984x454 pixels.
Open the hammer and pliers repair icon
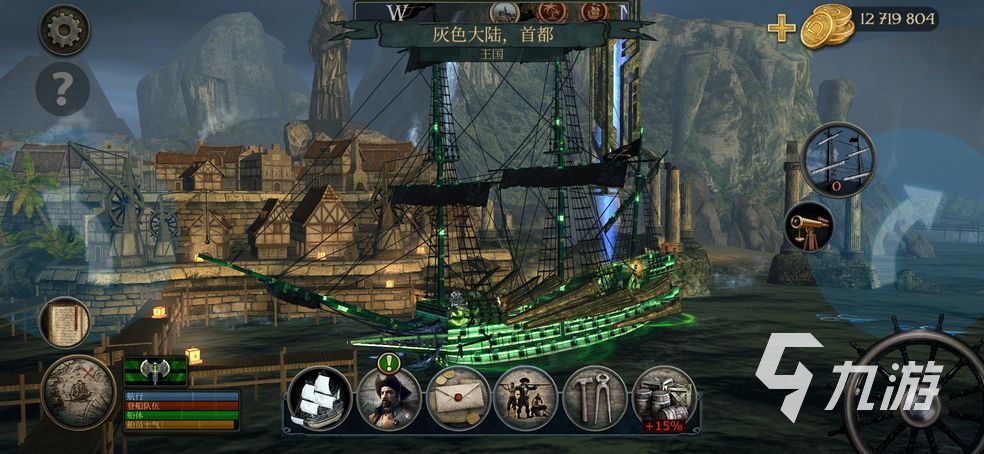coord(594,398)
